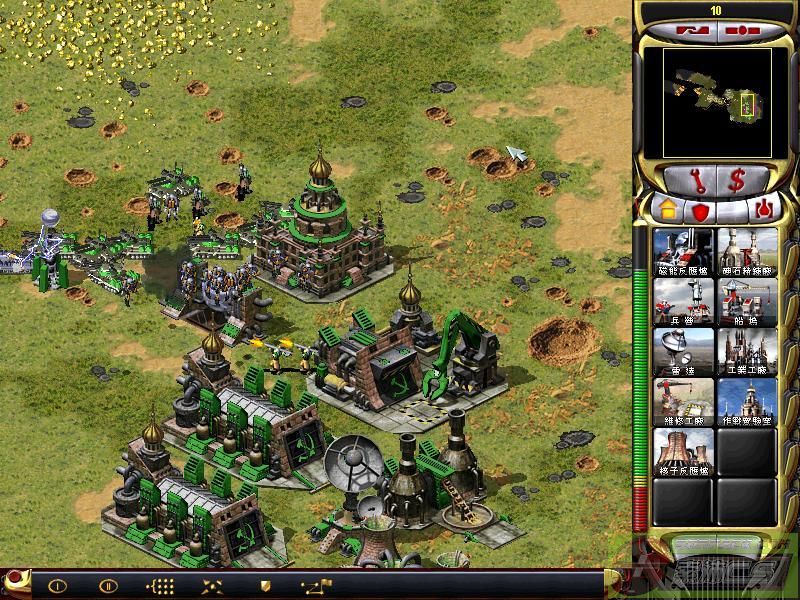800x600 pixels.
Task: Select team two on the command bar
Action: pyautogui.click(x=108, y=585)
